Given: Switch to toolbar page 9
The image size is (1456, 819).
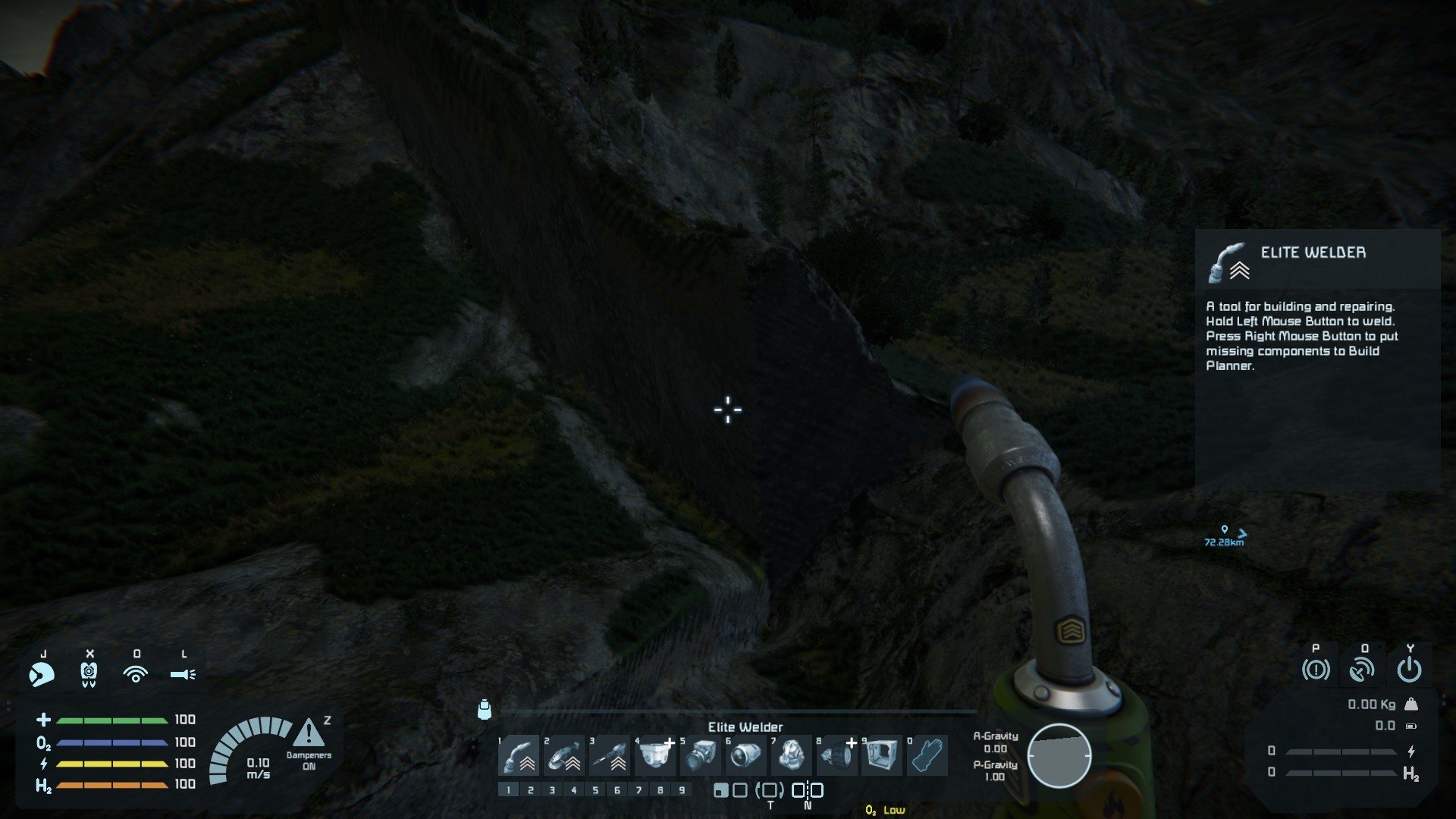Looking at the screenshot, I should [682, 790].
